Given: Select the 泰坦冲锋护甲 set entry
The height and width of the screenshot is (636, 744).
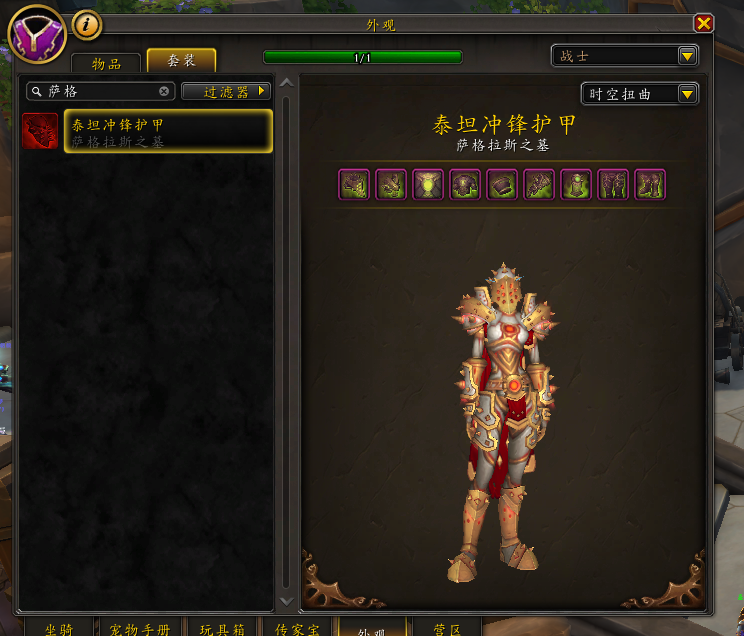Looking at the screenshot, I should (168, 131).
